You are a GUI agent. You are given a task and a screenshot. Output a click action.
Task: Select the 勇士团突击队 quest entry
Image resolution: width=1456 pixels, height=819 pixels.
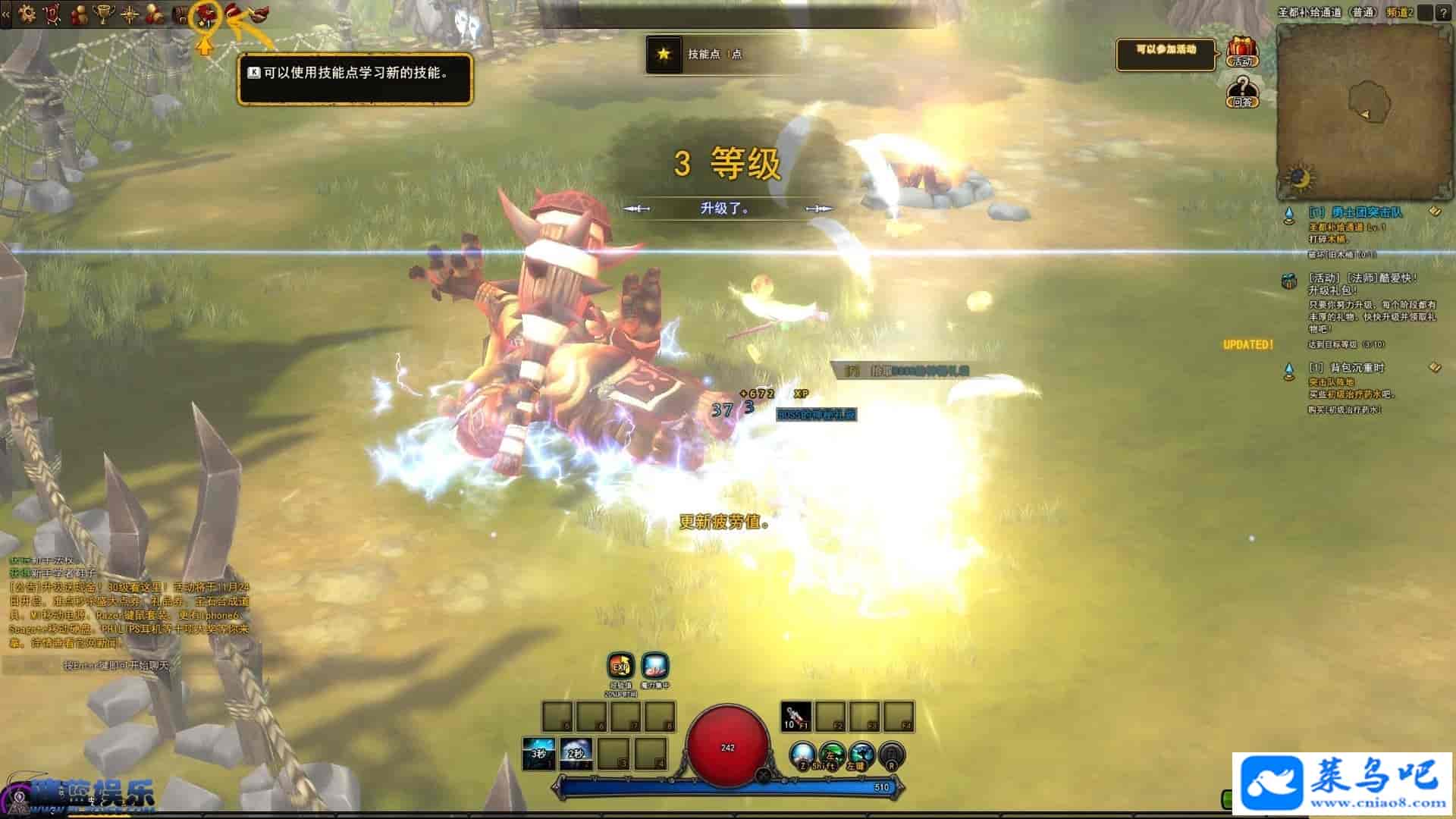1355,212
